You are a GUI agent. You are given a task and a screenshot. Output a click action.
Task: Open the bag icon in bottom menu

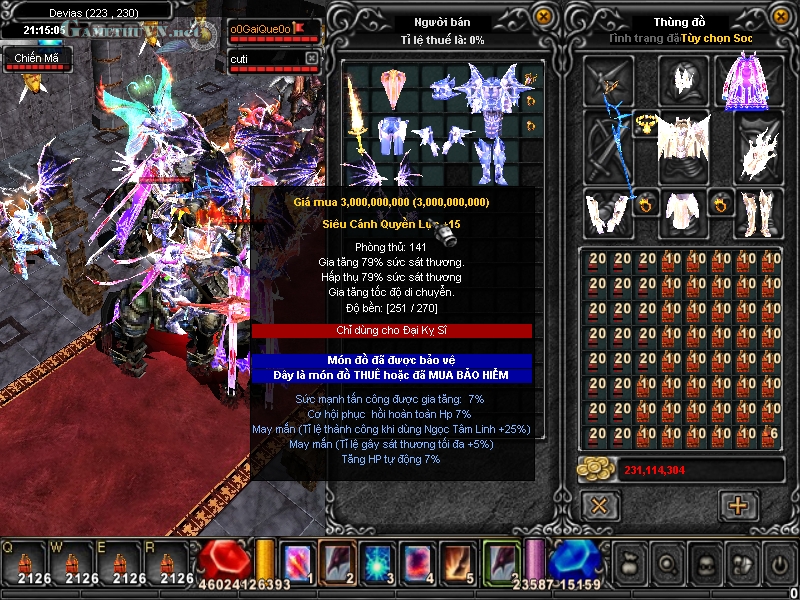(x=630, y=564)
